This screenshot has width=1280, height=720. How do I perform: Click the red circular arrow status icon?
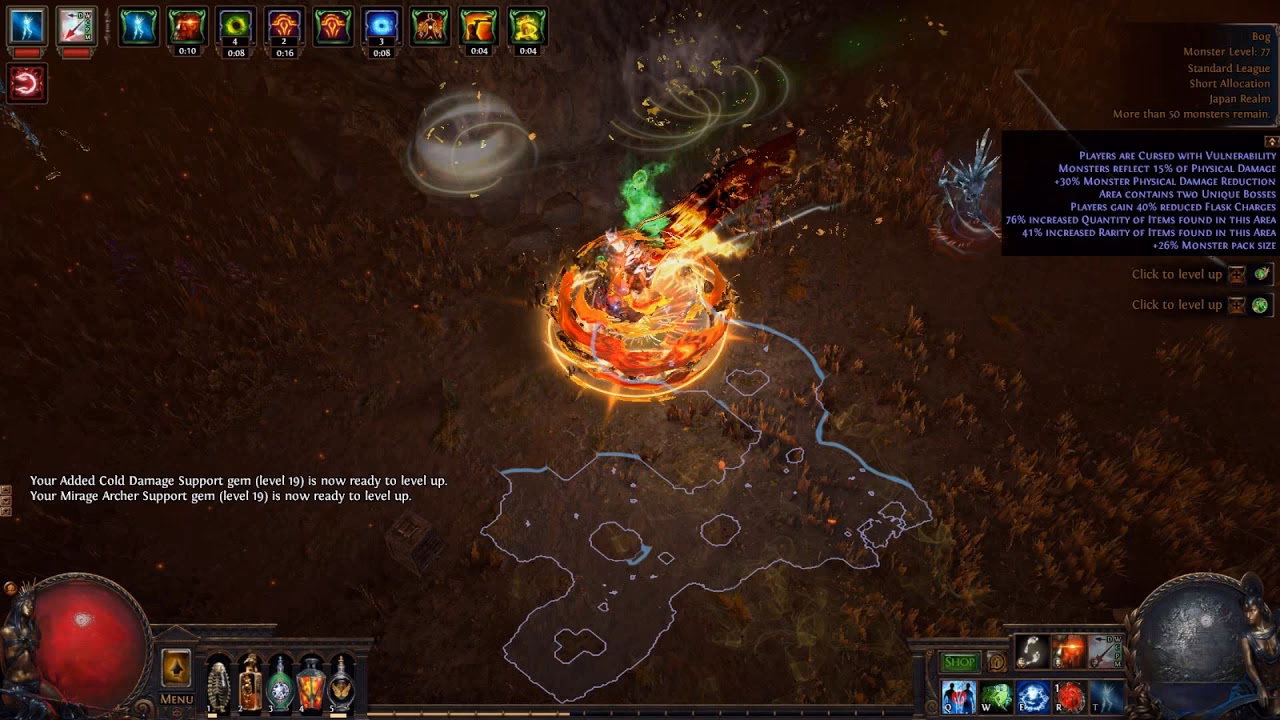click(x=26, y=82)
